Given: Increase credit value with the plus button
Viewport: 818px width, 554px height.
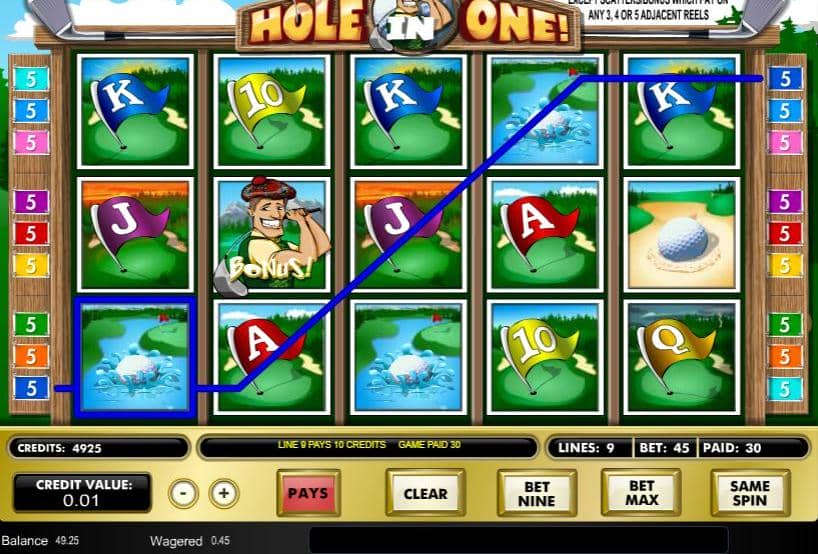Looking at the screenshot, I should (224, 493).
